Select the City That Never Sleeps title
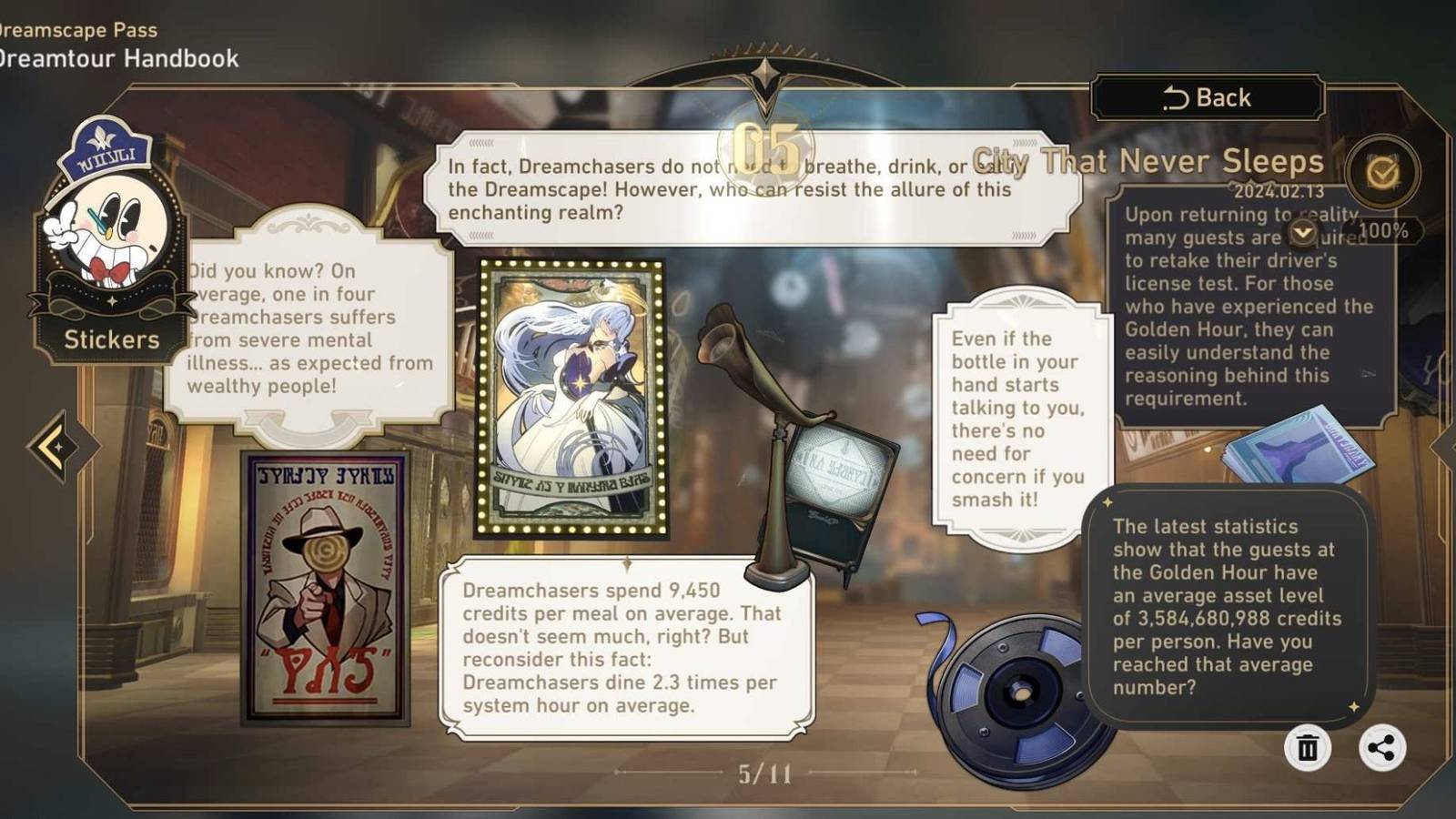 (x=1147, y=162)
